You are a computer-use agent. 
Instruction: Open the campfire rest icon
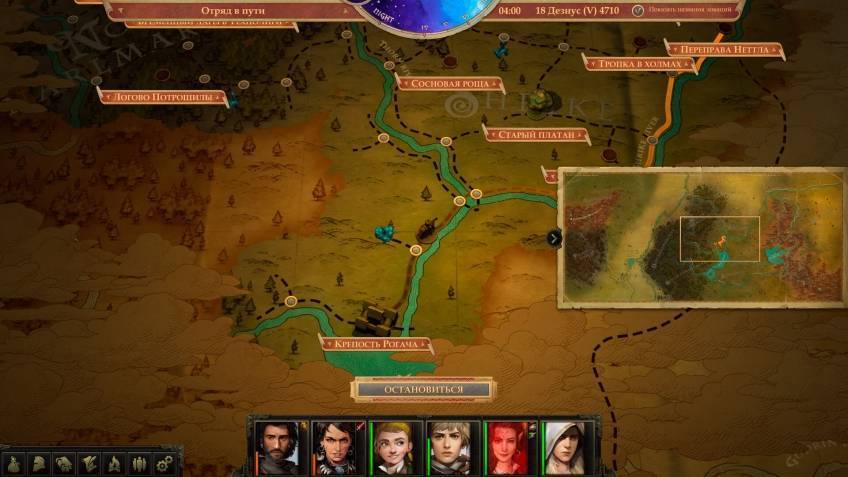(114, 463)
